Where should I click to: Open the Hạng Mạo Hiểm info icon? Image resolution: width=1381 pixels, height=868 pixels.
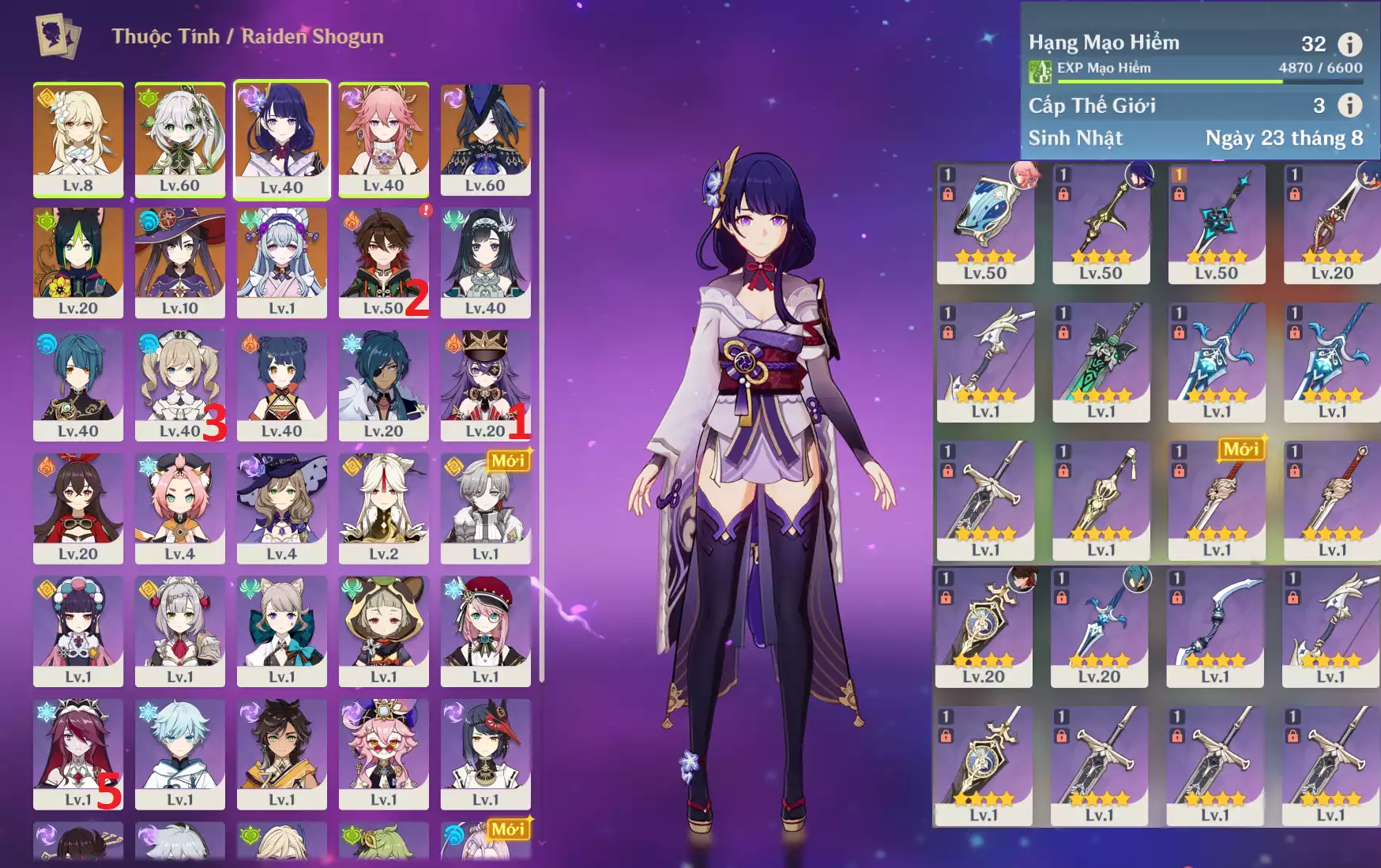point(1349,44)
